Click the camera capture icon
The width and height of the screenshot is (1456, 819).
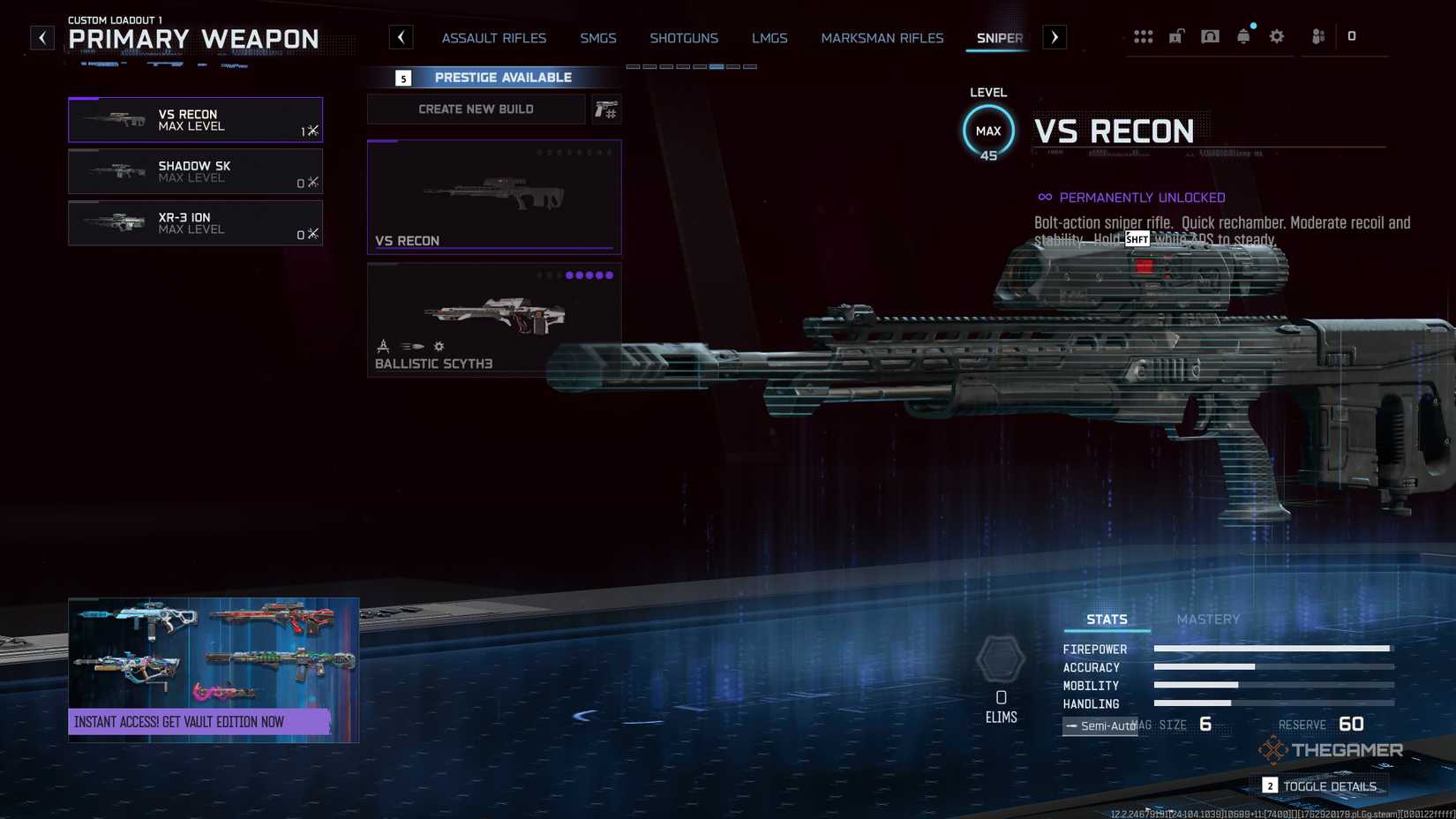pos(1210,36)
